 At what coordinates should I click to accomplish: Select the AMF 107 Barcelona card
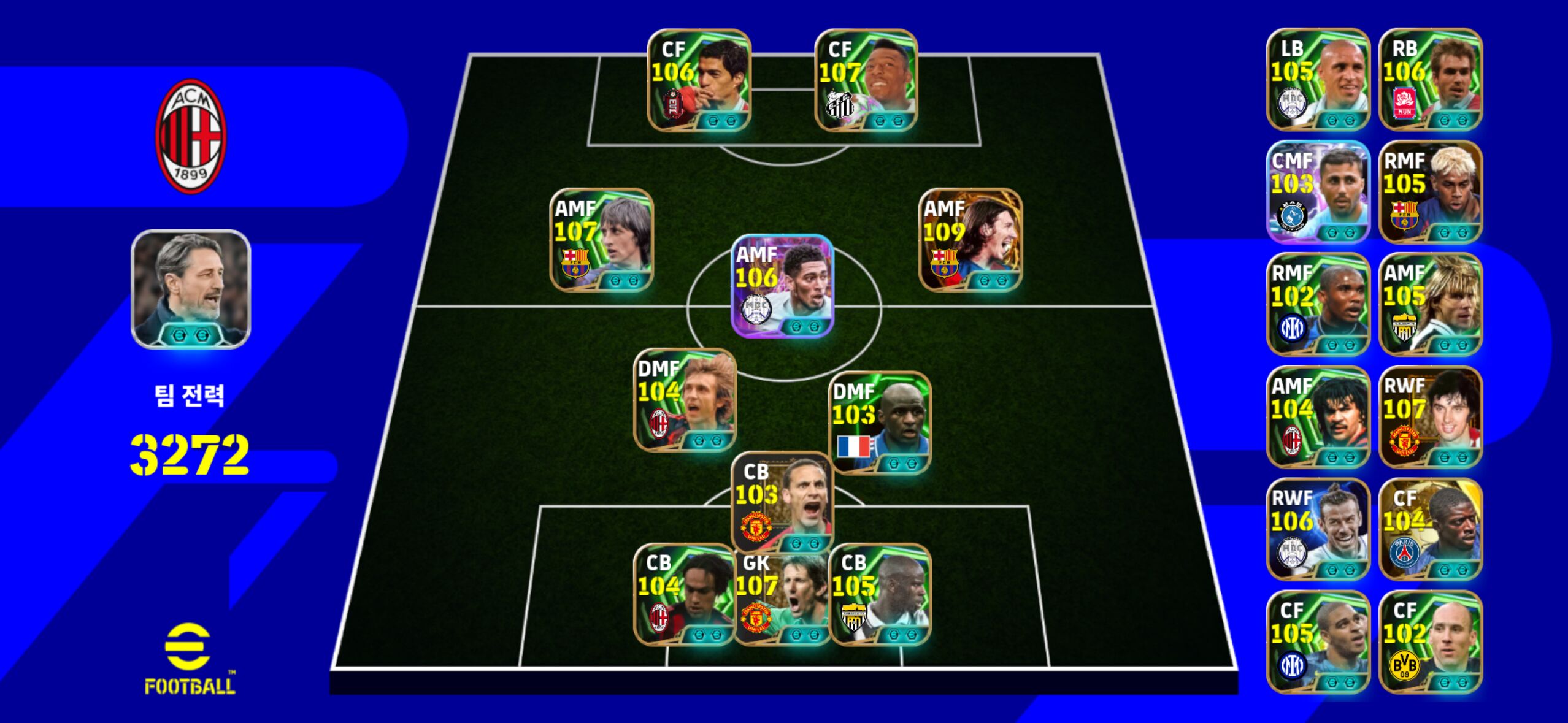[x=601, y=240]
